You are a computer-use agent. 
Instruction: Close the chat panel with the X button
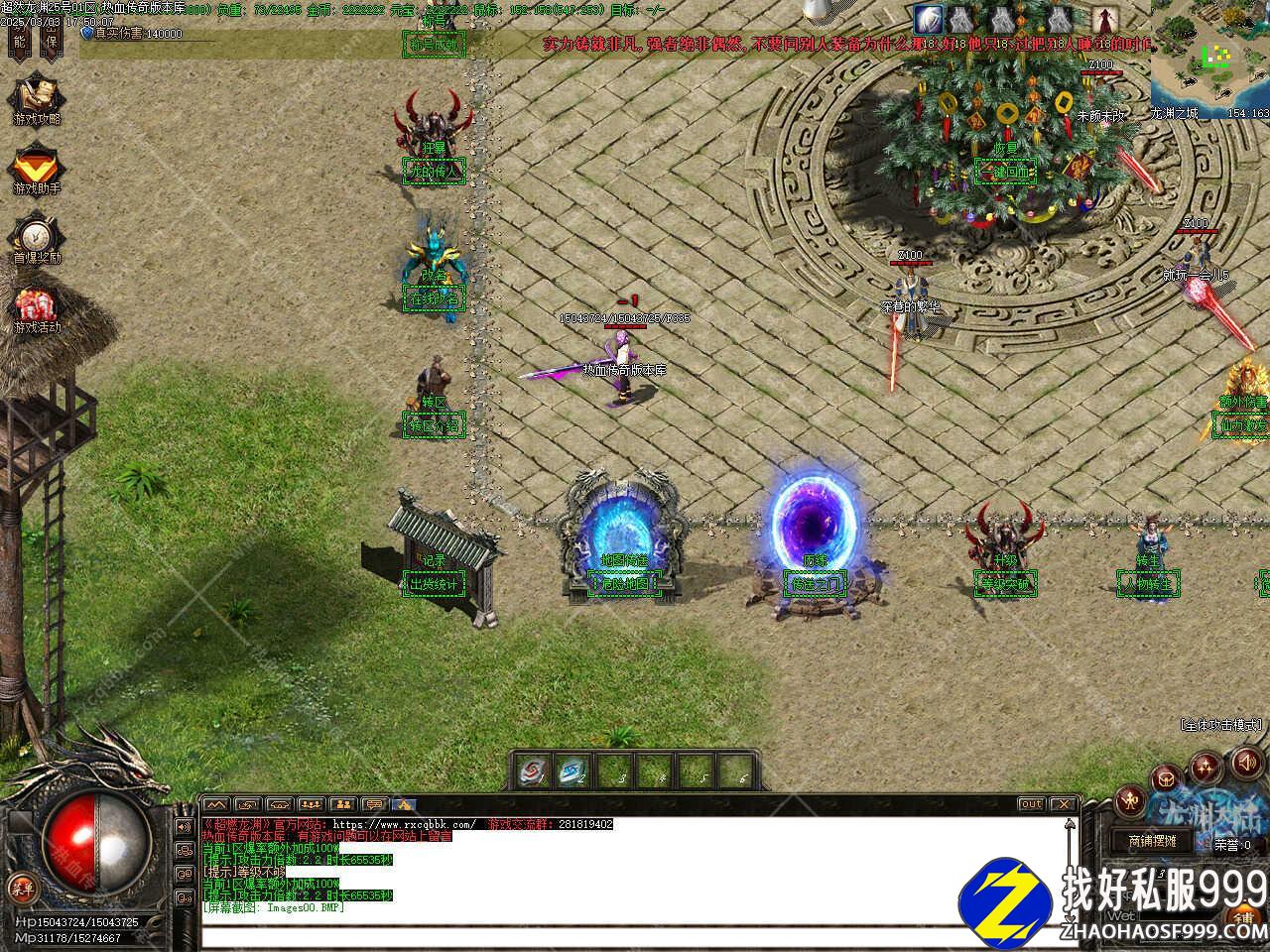[x=1065, y=803]
